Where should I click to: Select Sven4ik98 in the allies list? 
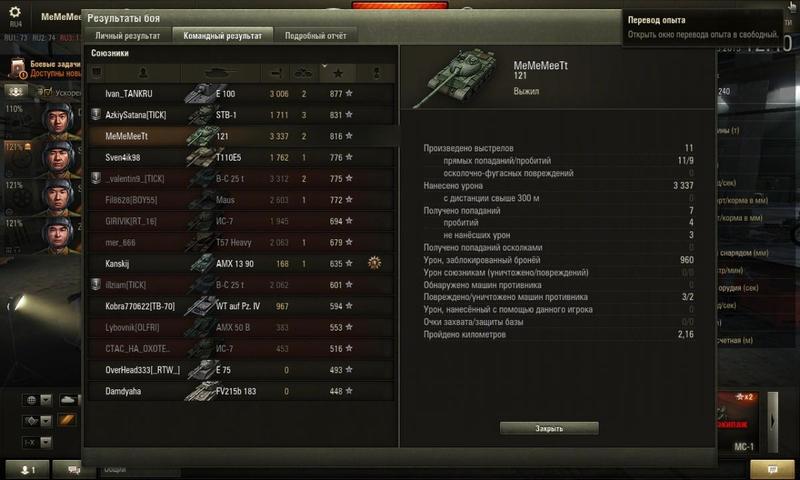point(240,157)
